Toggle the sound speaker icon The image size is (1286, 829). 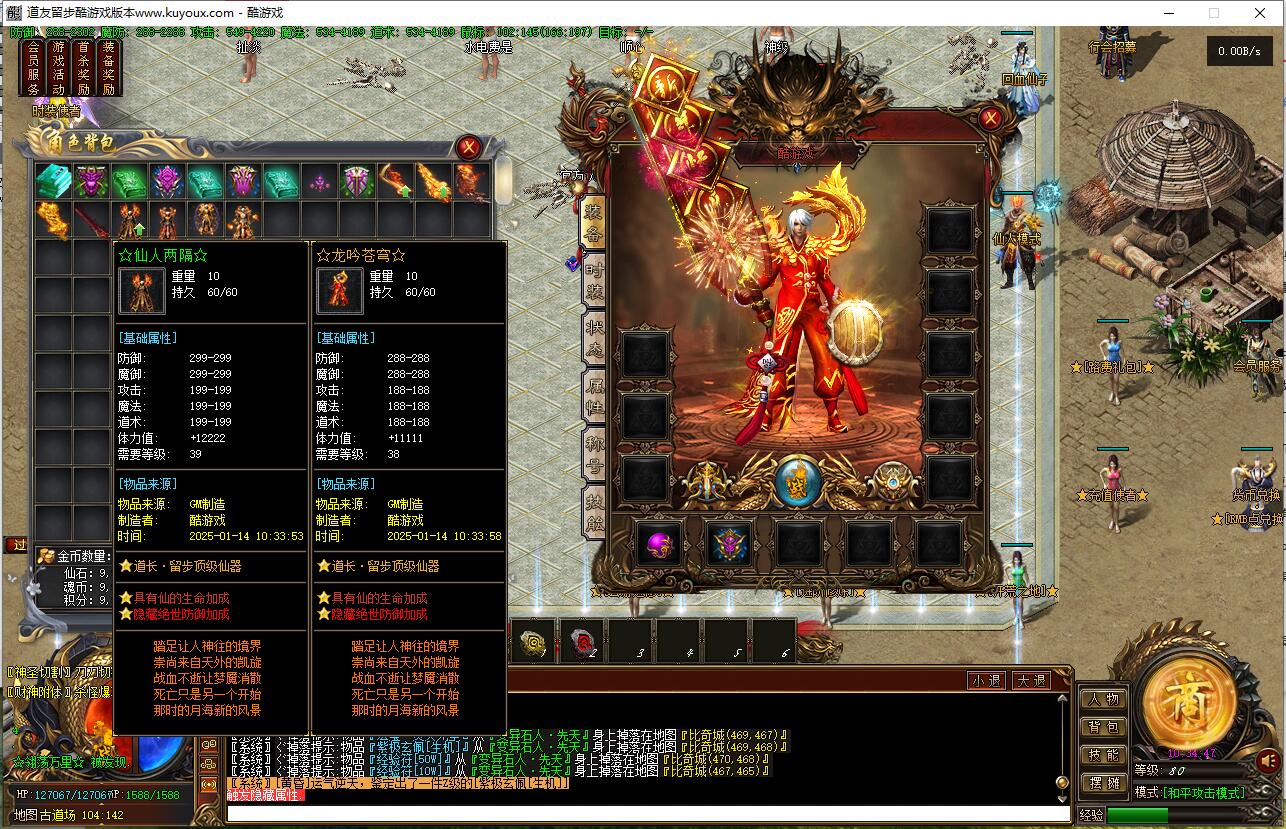1267,761
